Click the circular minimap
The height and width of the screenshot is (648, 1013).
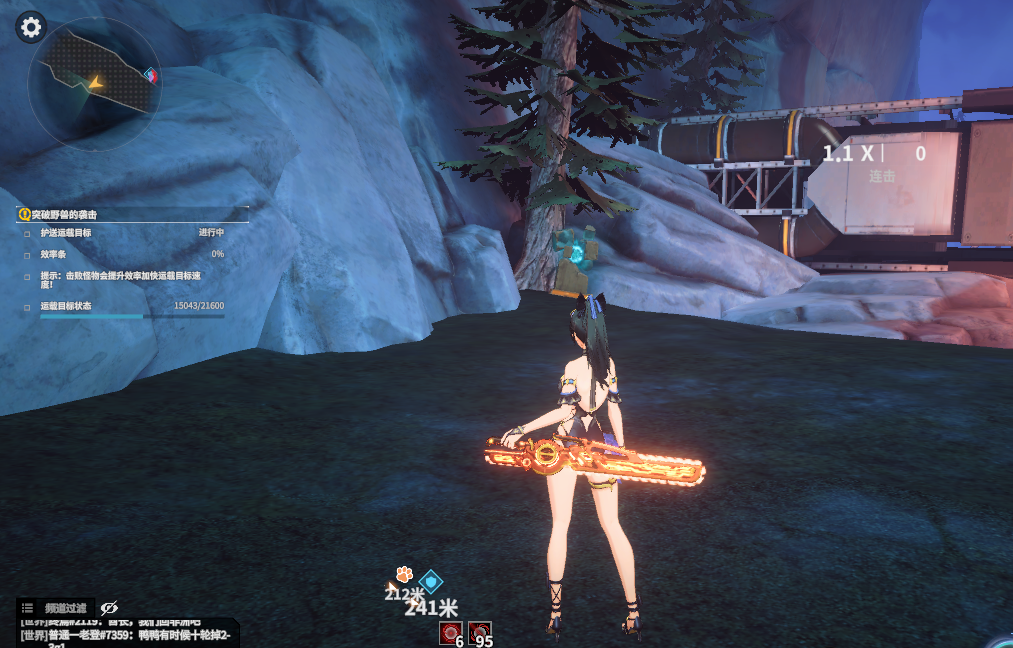point(94,85)
